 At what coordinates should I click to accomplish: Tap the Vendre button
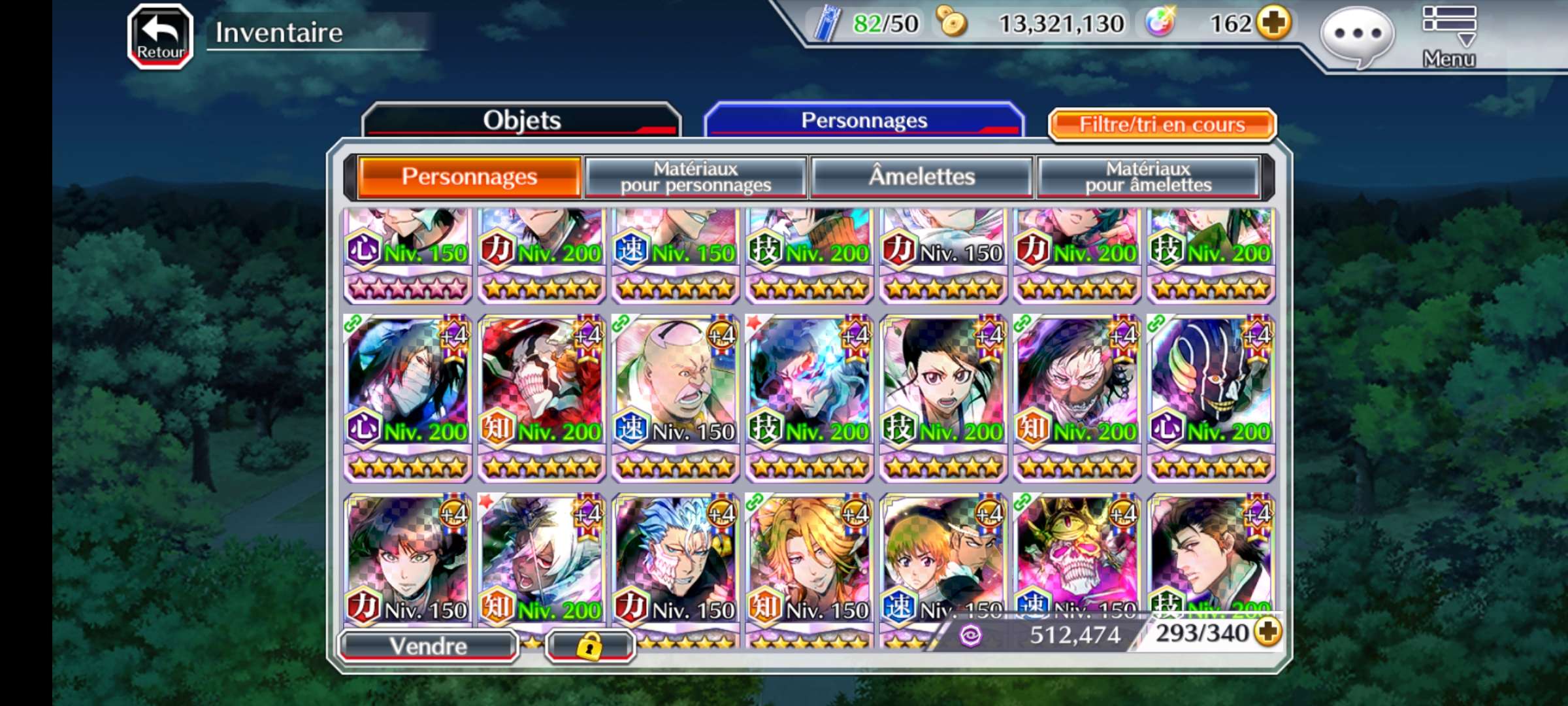(429, 646)
